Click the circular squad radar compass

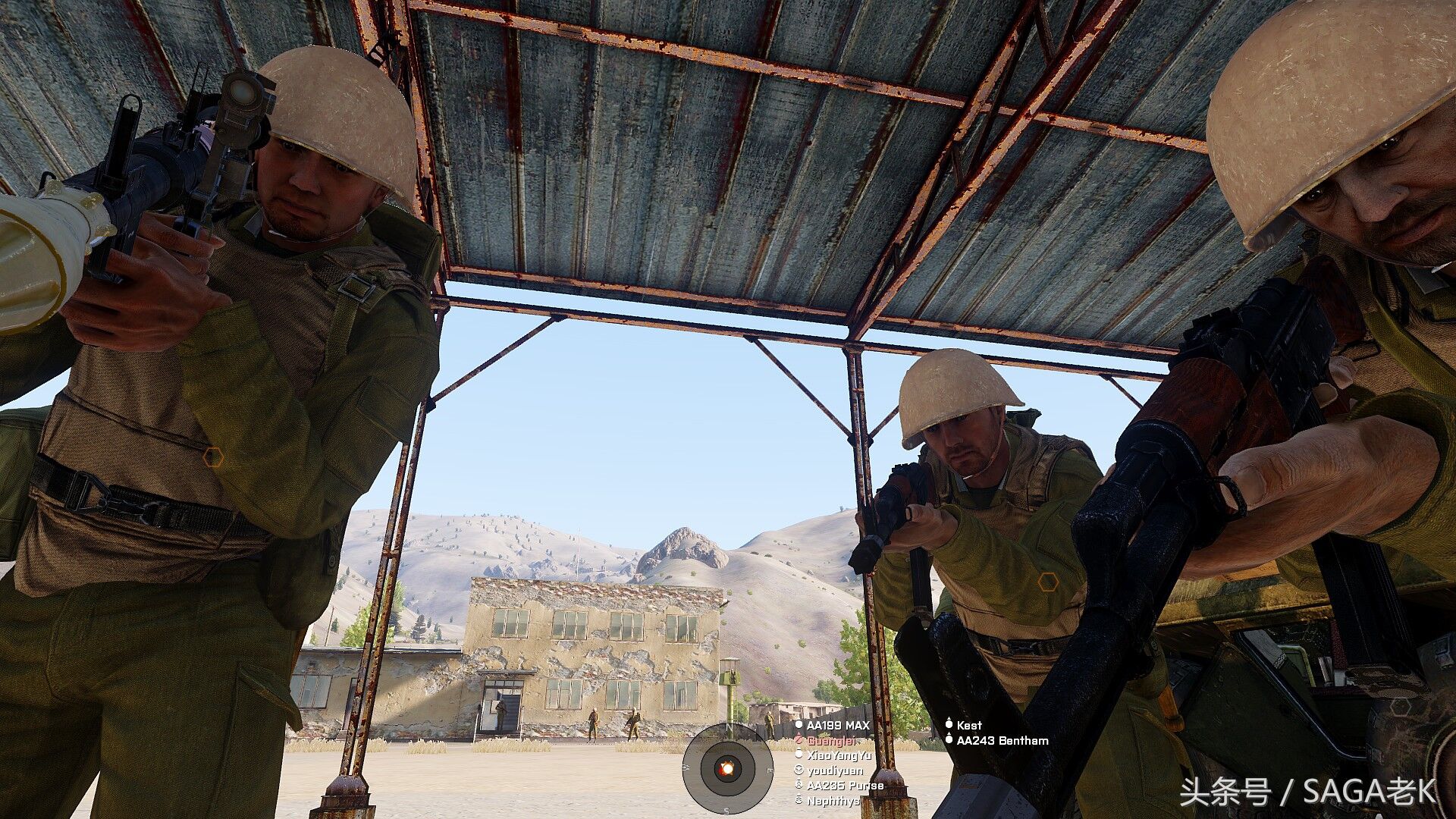[726, 768]
